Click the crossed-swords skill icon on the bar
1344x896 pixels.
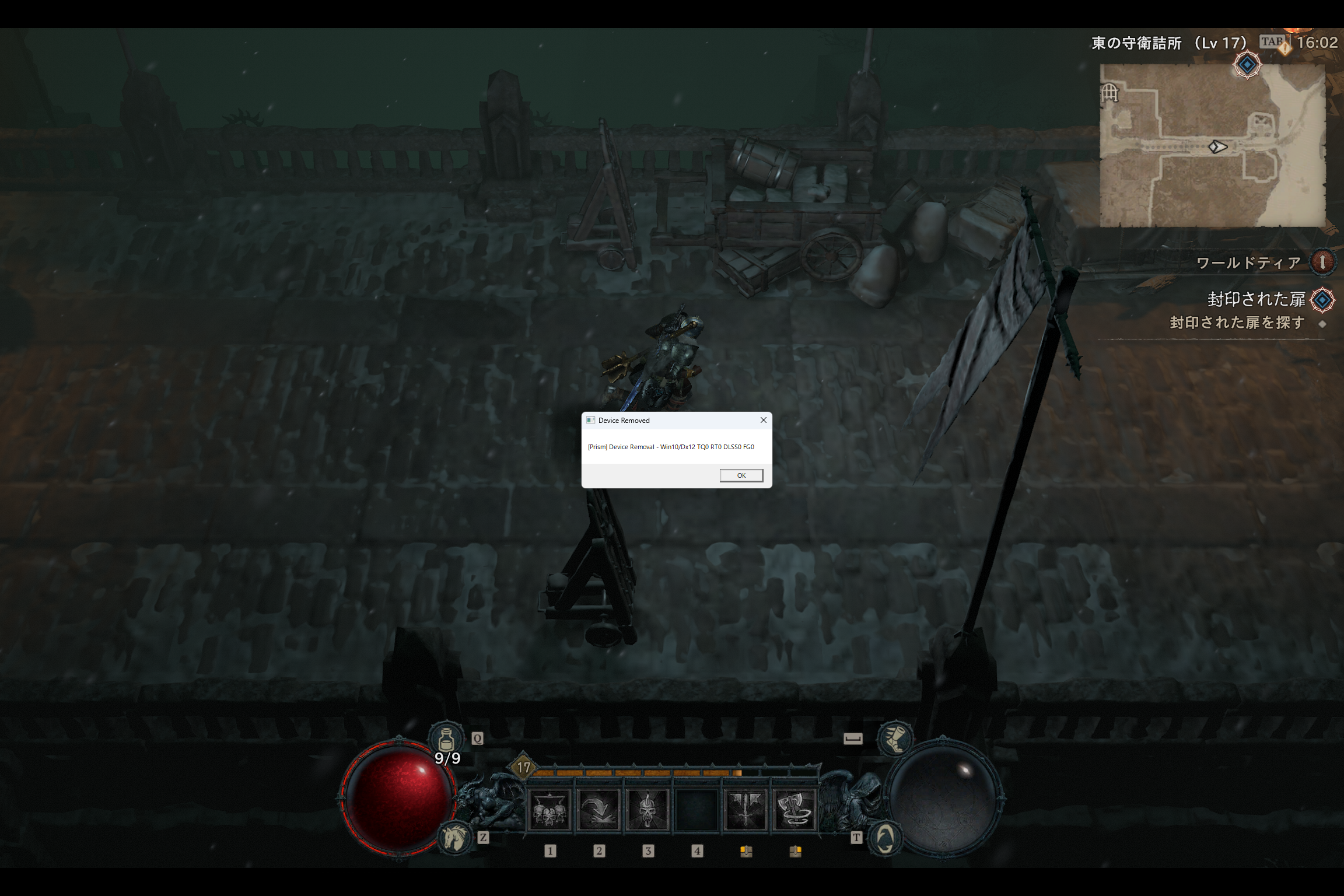[x=747, y=811]
